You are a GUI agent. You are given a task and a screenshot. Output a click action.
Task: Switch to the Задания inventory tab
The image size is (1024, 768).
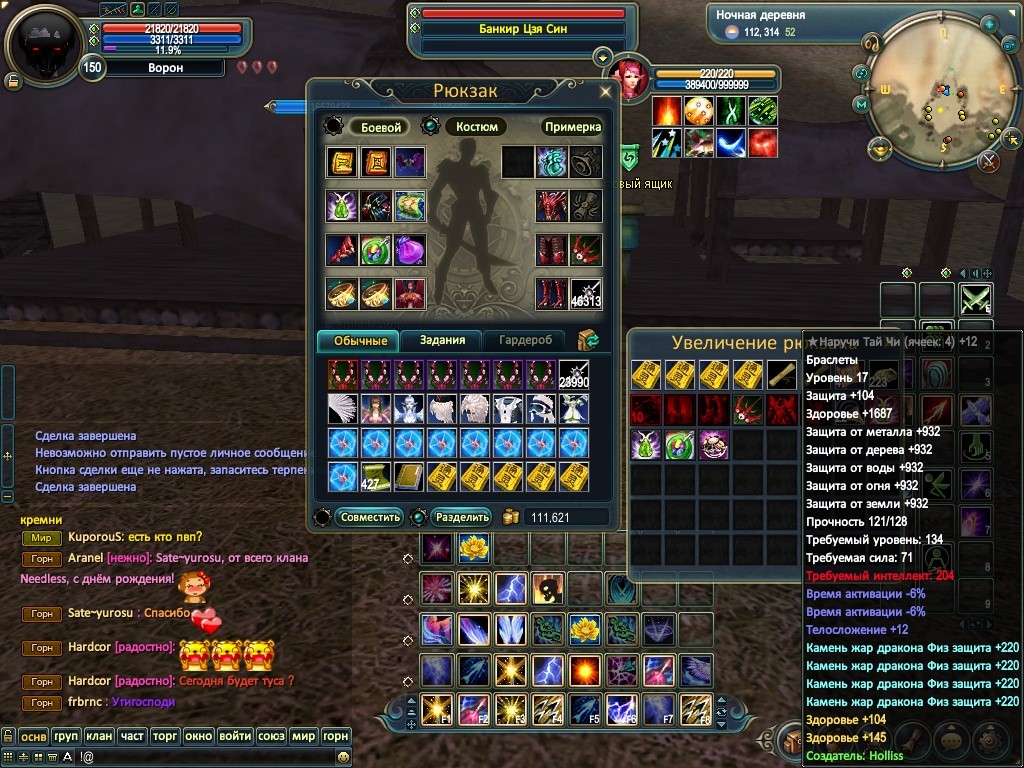coord(442,340)
